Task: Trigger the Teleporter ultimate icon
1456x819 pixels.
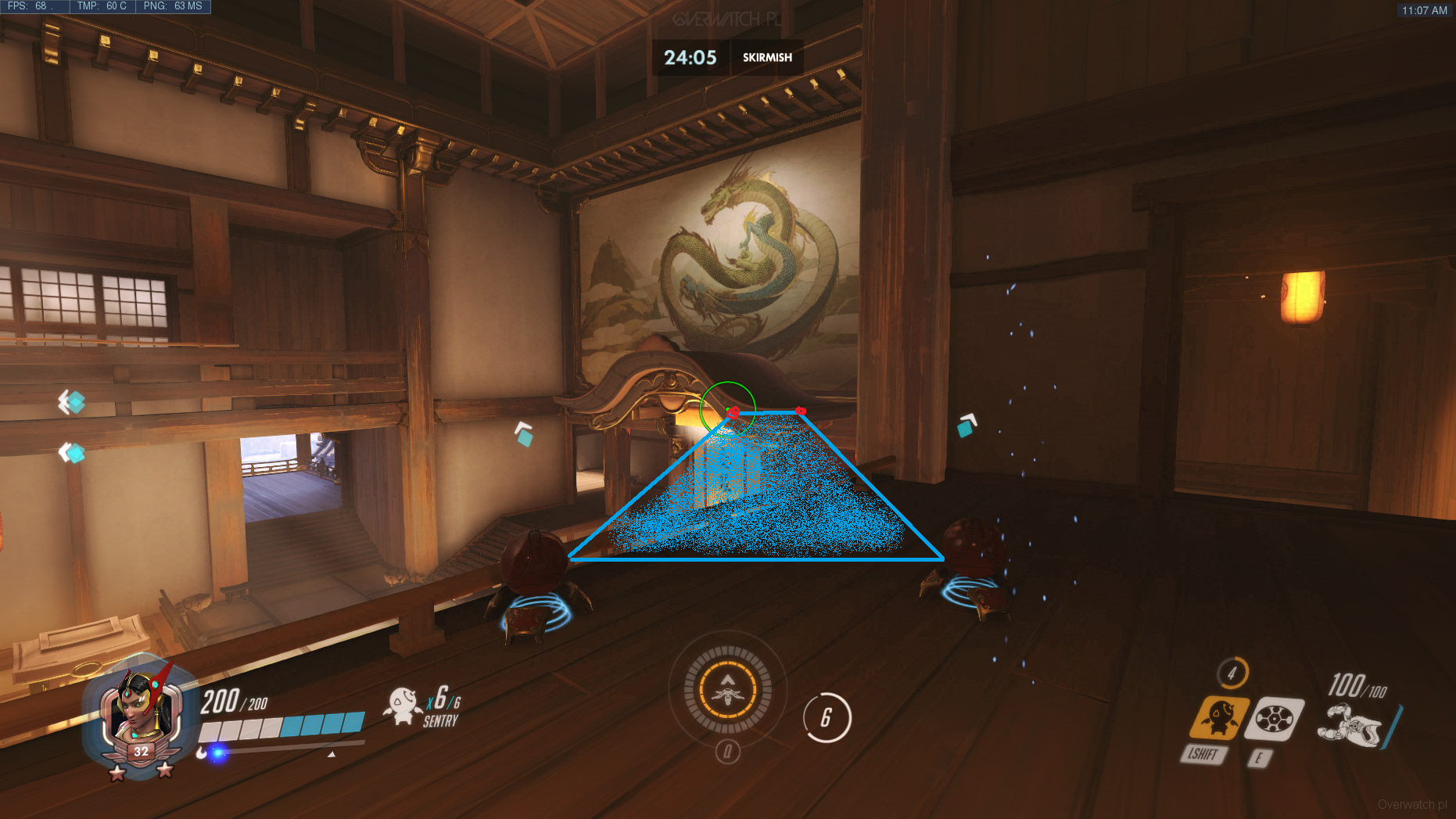Action: [x=727, y=689]
